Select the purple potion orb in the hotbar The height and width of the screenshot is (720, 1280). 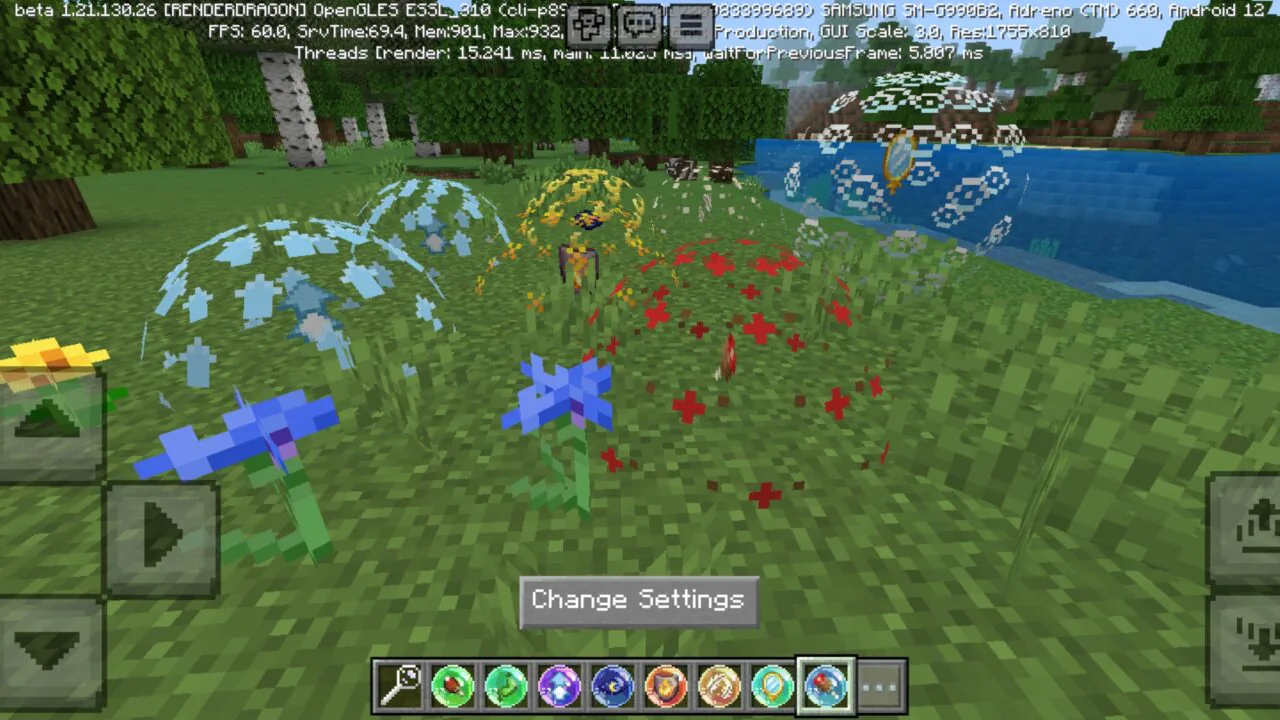(x=559, y=684)
